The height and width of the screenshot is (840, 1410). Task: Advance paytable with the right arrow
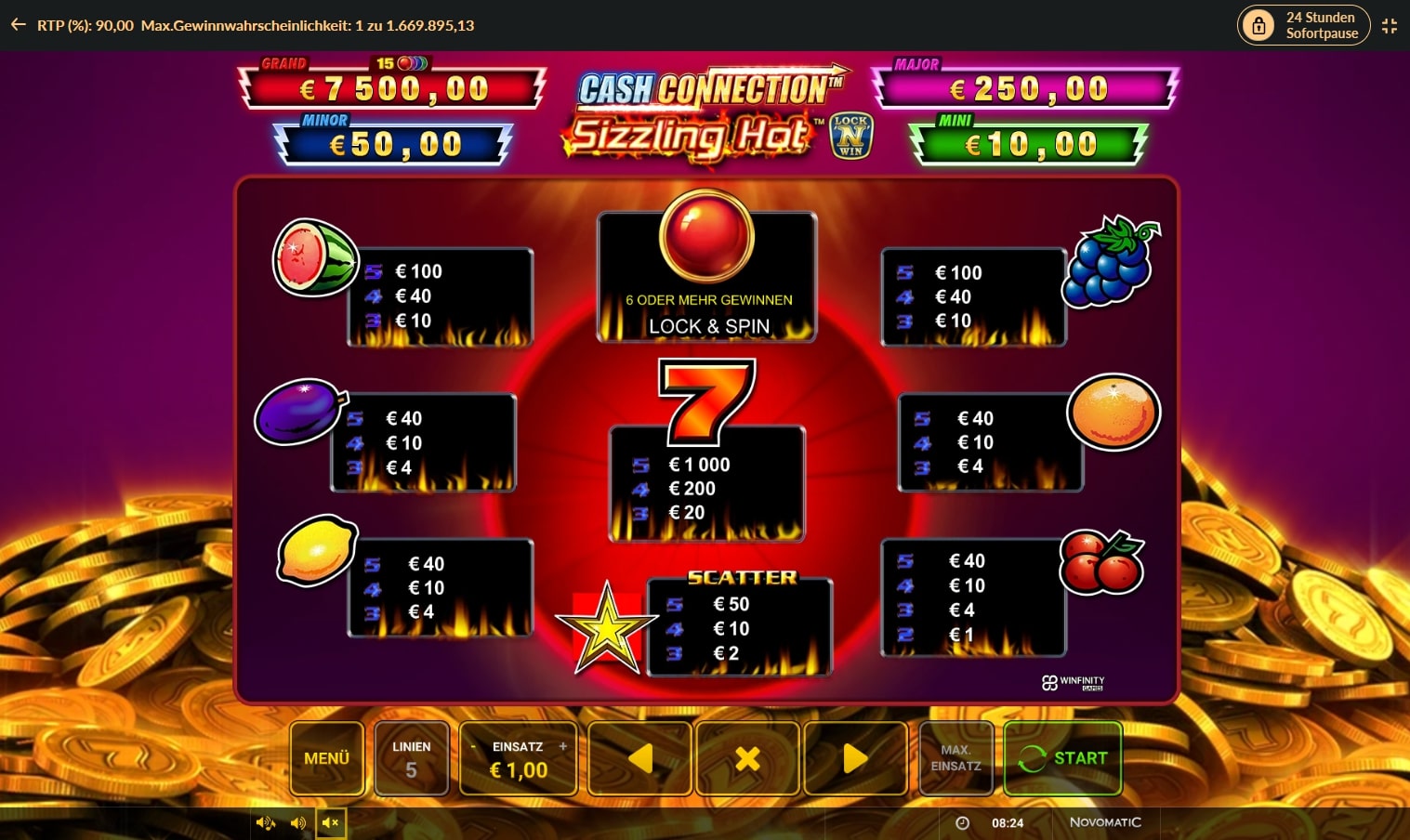point(855,758)
